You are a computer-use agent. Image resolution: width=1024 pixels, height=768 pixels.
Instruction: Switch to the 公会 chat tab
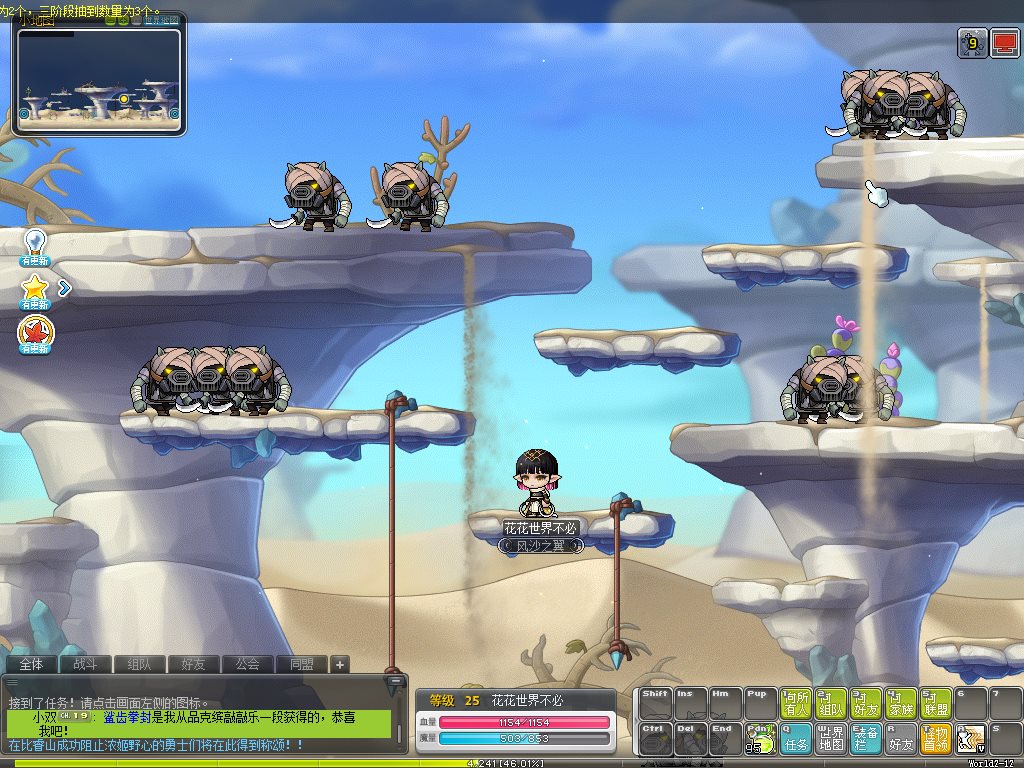coord(247,664)
